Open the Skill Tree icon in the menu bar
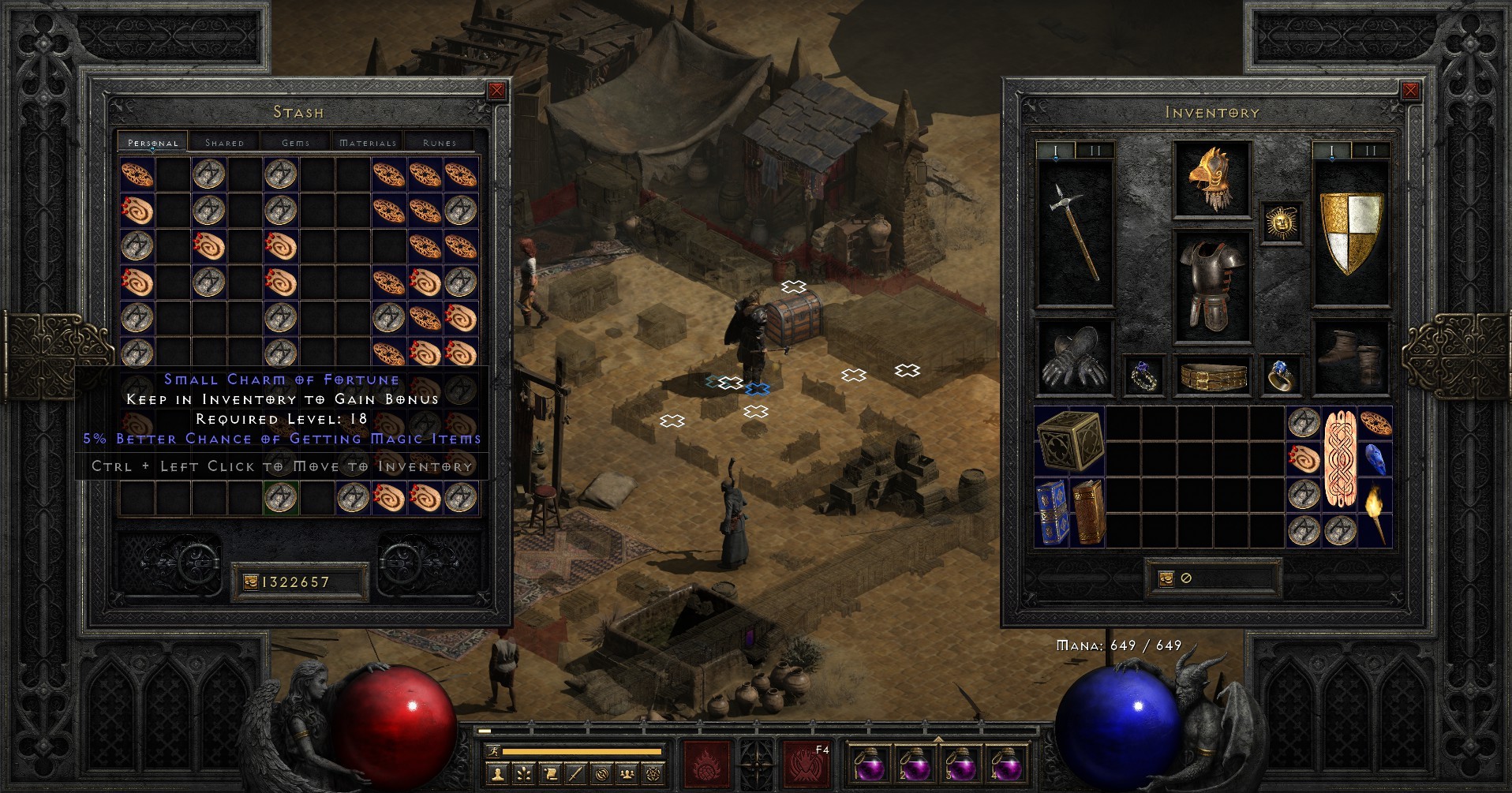Viewport: 1512px width, 793px height. pyautogui.click(x=524, y=774)
